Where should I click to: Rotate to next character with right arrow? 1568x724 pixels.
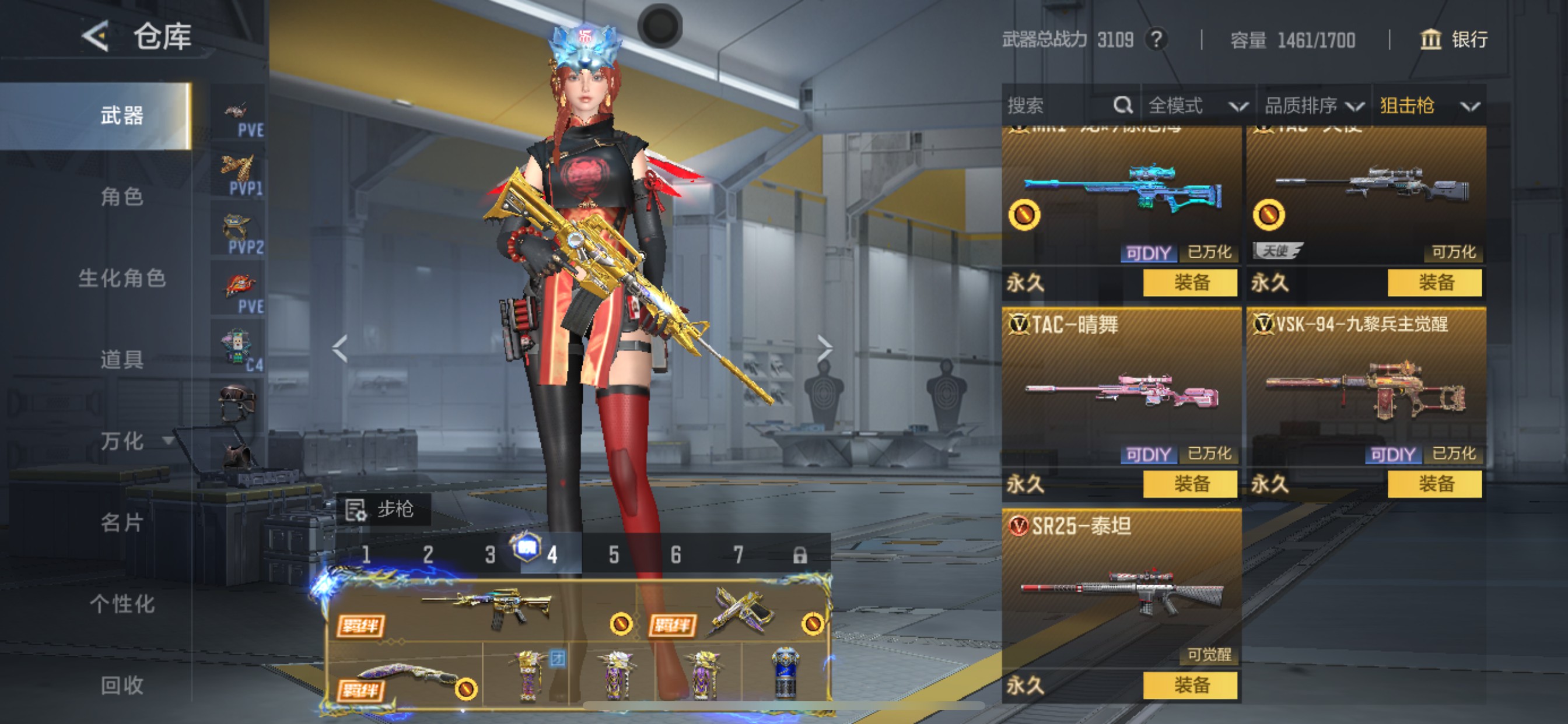coord(824,349)
